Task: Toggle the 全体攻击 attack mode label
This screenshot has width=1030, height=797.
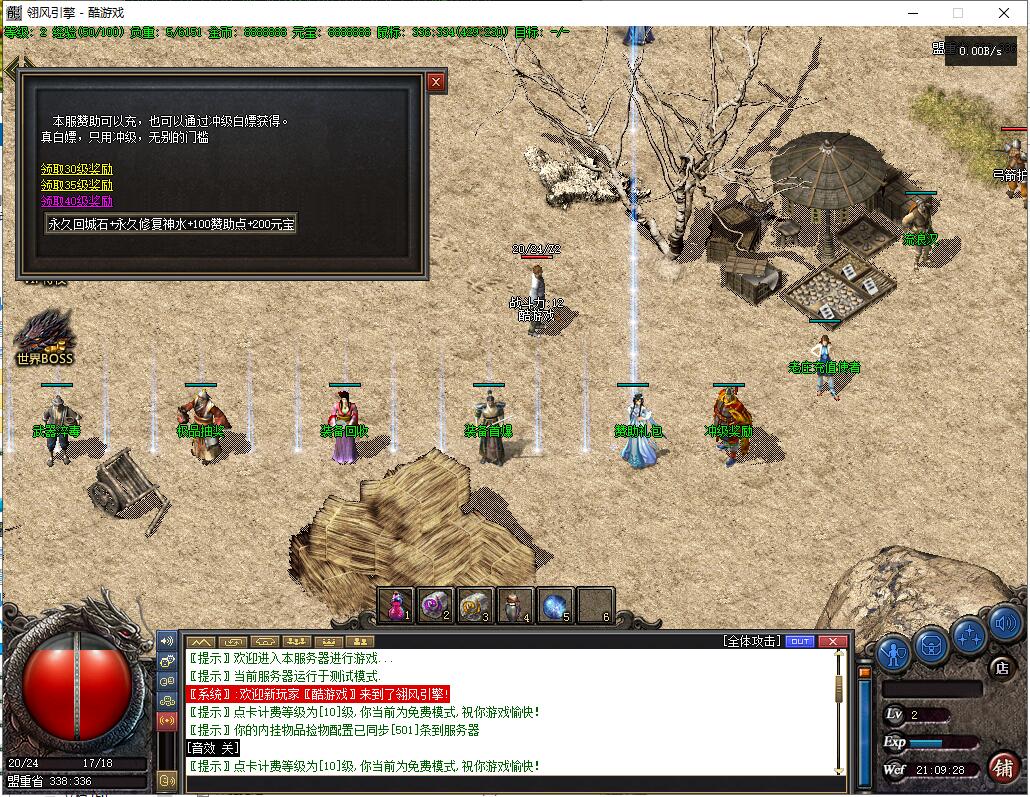Action: tap(750, 641)
